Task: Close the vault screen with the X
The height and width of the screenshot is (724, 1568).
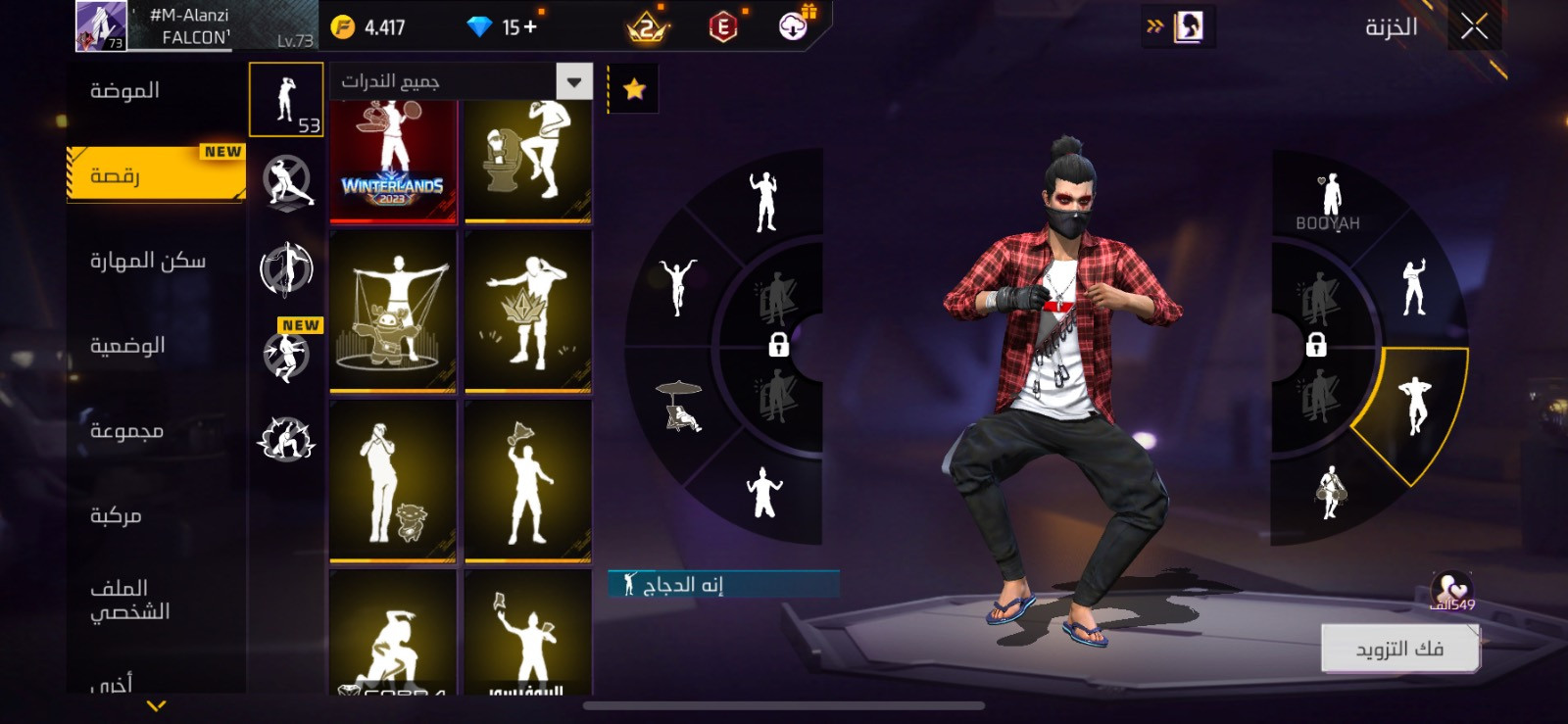Action: (1474, 27)
